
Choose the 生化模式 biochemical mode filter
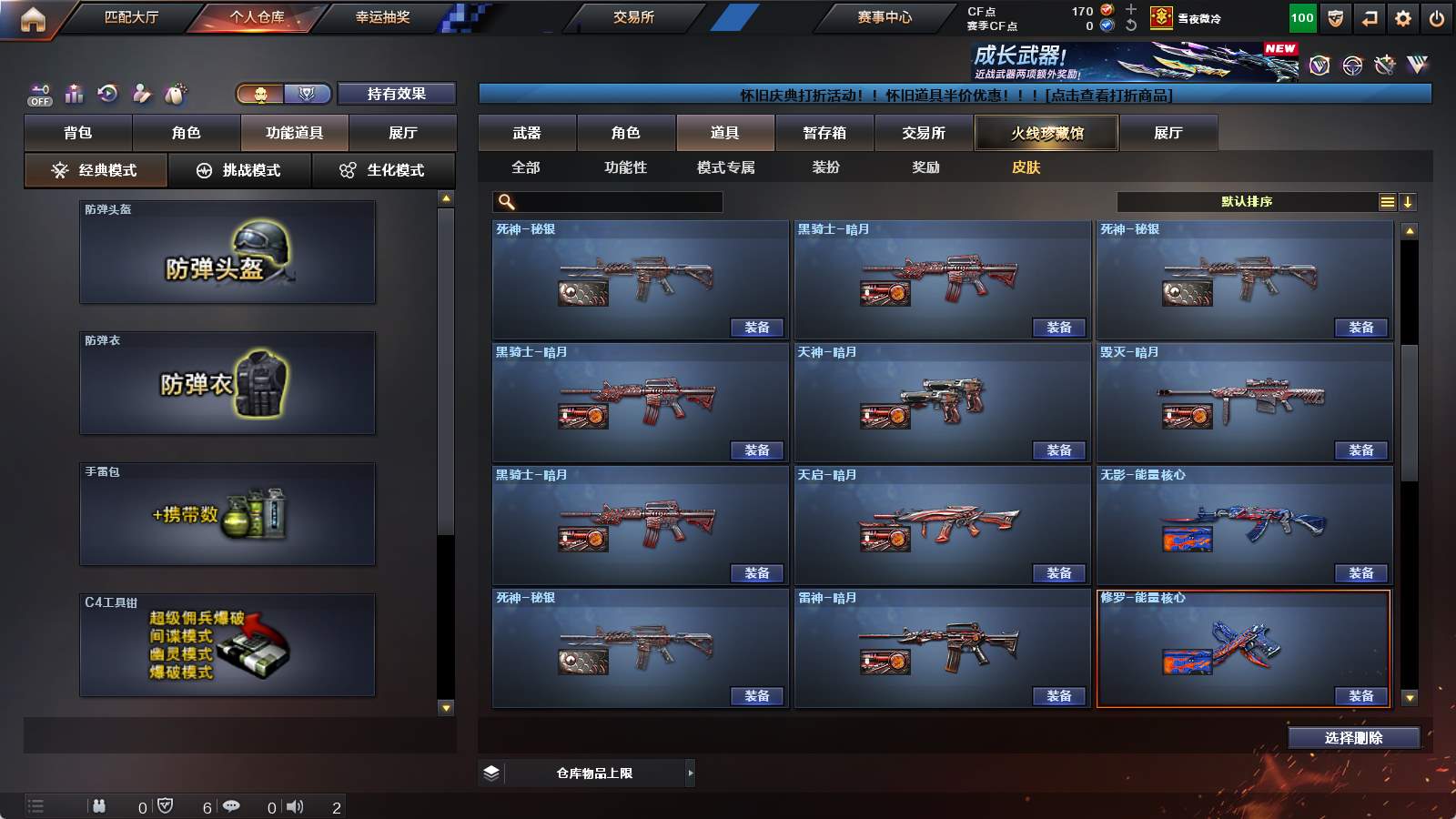[x=383, y=170]
